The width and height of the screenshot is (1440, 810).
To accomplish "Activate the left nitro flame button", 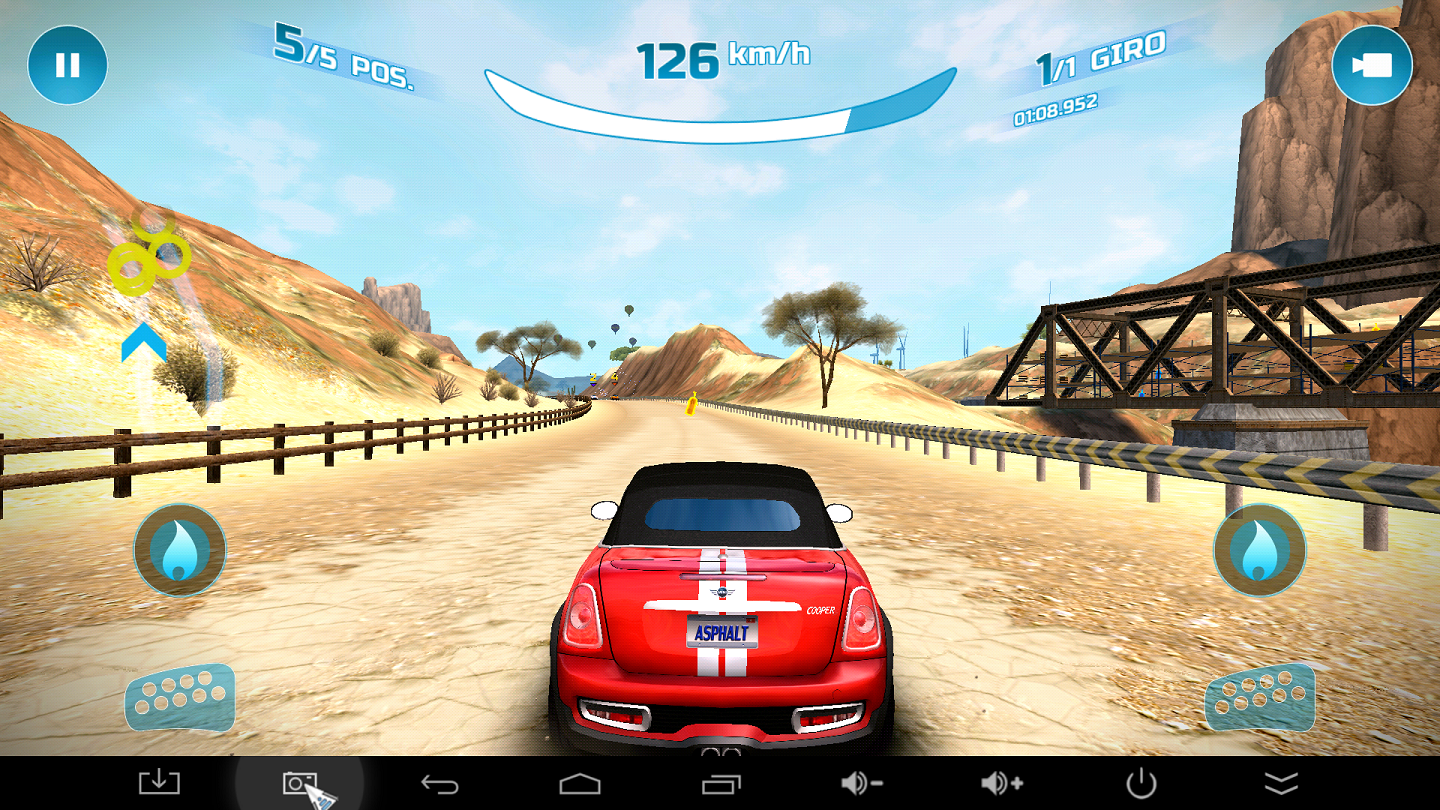I will point(180,550).
